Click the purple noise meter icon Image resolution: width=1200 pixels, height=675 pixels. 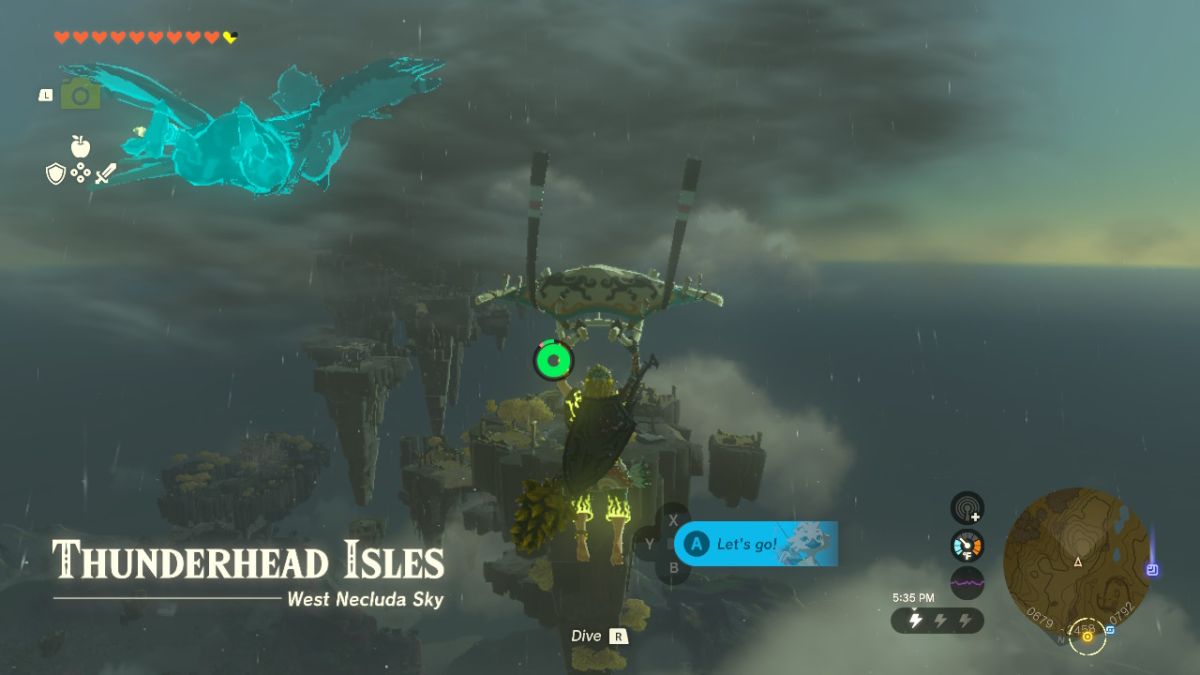pos(967,582)
